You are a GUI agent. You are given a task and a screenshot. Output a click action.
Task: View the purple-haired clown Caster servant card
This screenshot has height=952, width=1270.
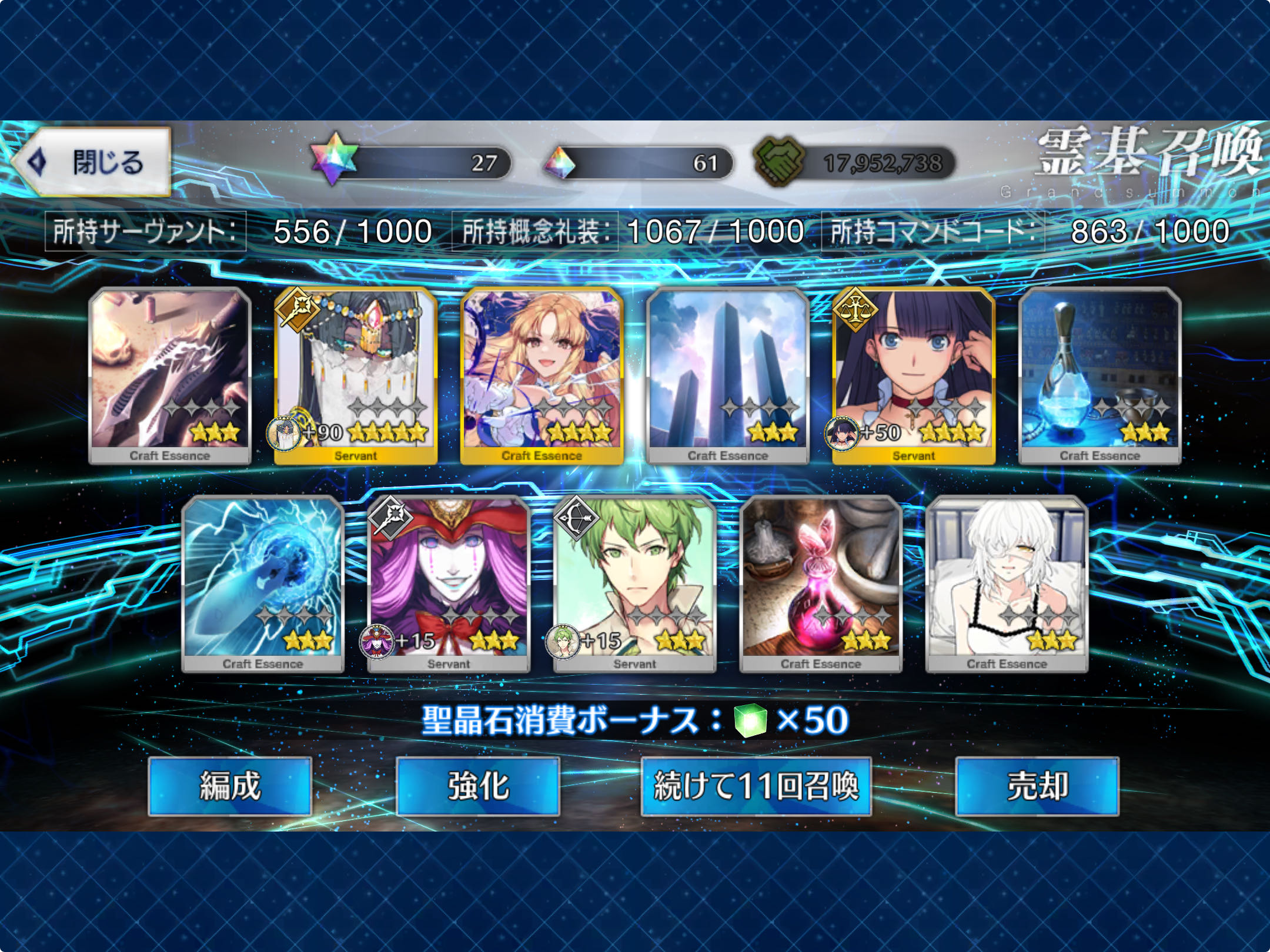[449, 584]
